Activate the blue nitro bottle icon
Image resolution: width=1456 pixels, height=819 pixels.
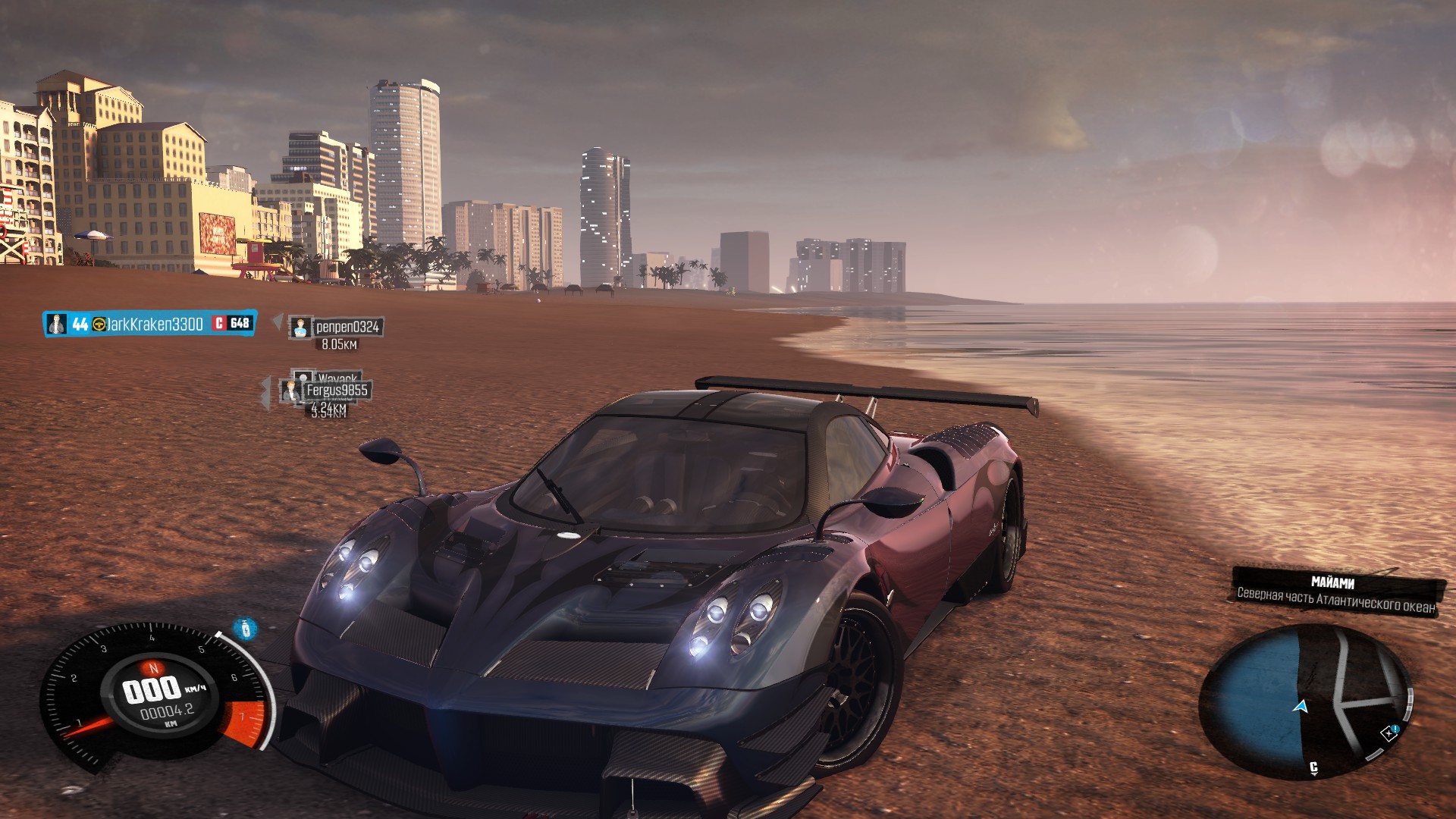click(x=245, y=629)
